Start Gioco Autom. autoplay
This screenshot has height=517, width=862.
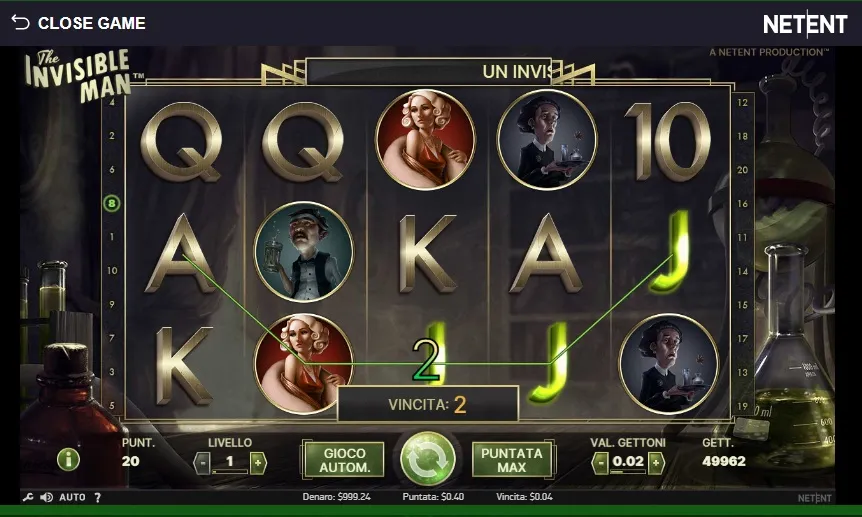(x=343, y=460)
